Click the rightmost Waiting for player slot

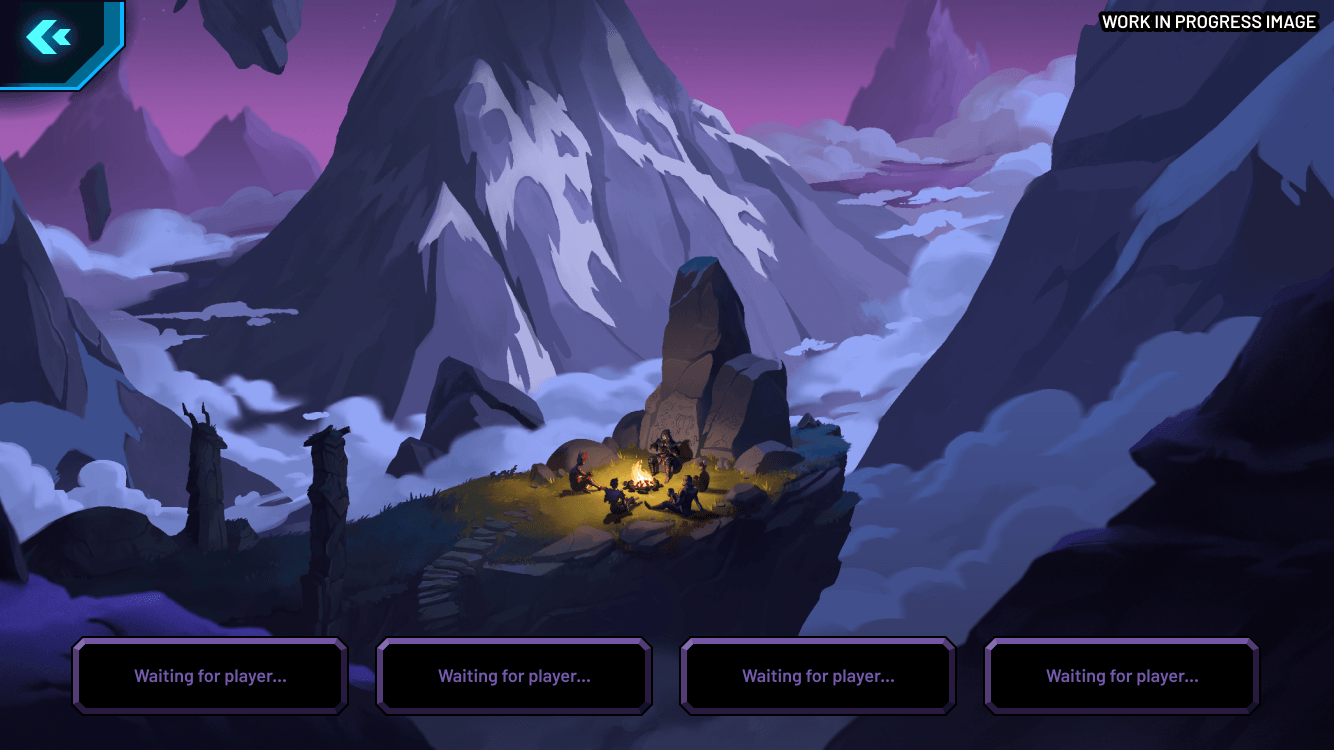[1121, 676]
